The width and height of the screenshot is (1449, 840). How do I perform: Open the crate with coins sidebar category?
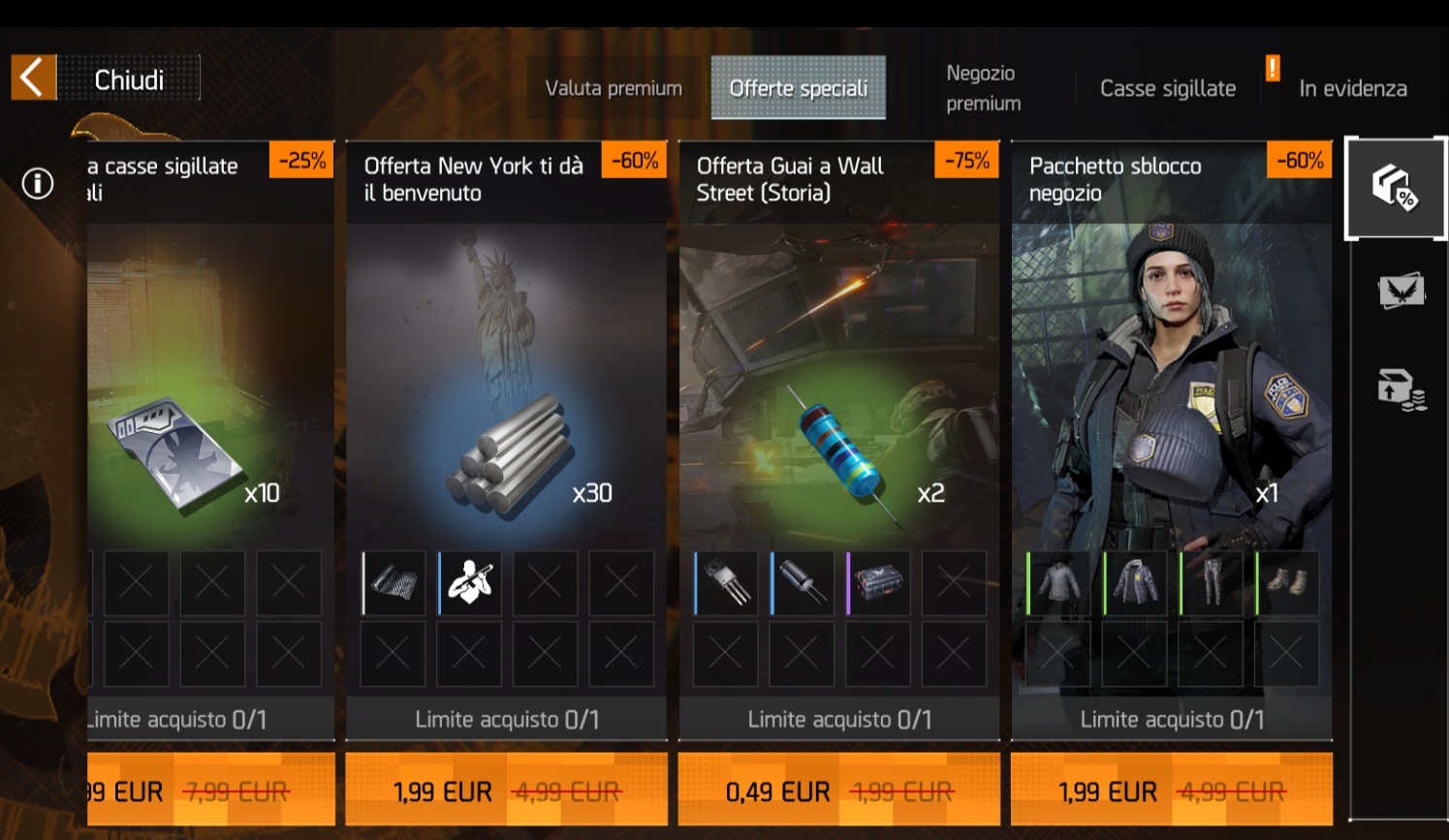pos(1401,389)
